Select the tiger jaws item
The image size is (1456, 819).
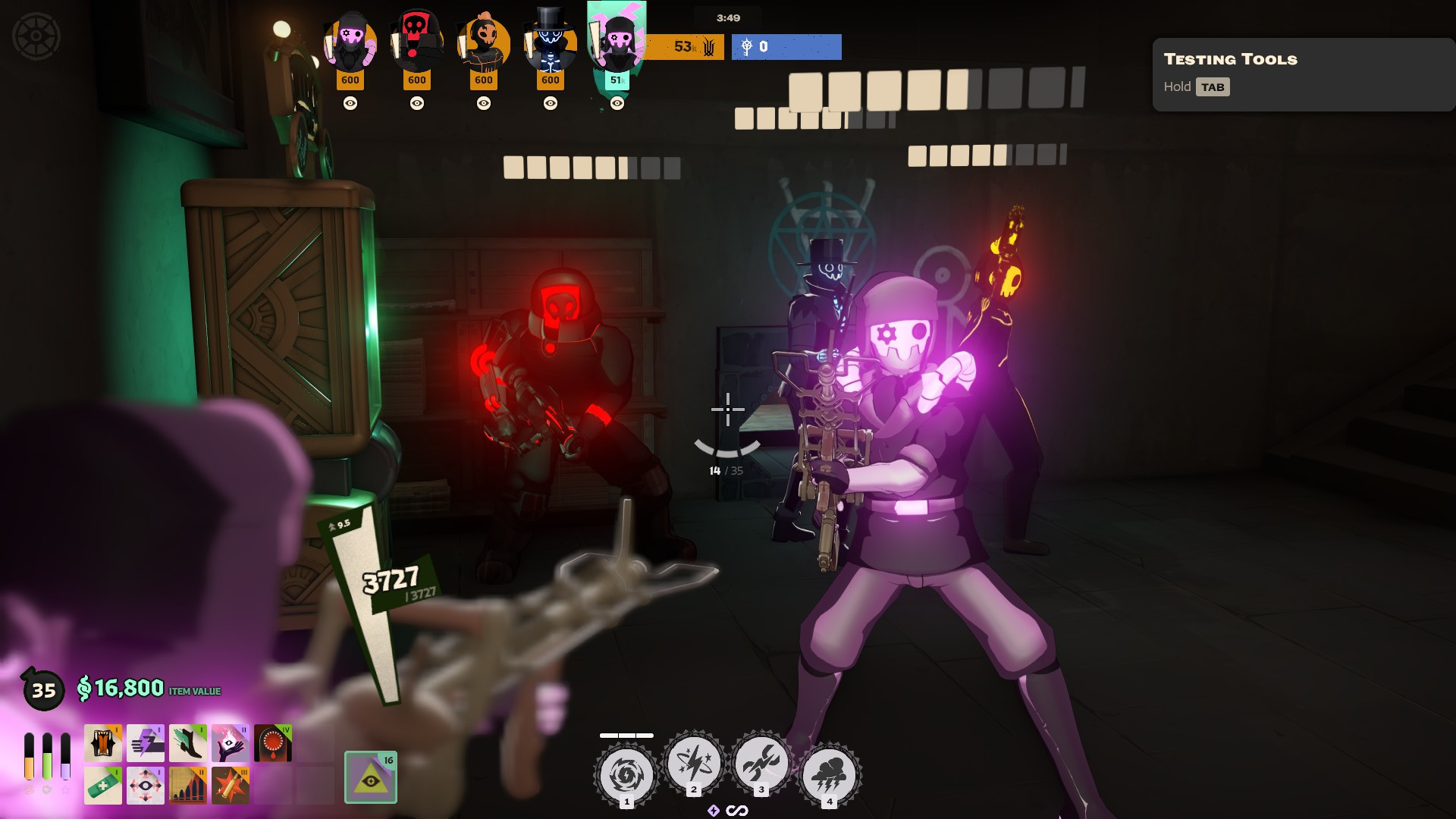tap(103, 742)
